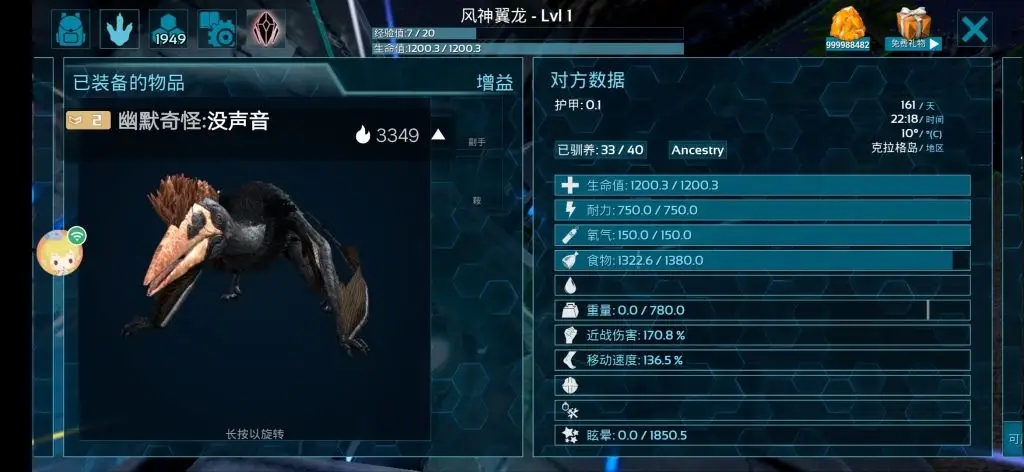Close the creature inventory screen

[x=974, y=29]
